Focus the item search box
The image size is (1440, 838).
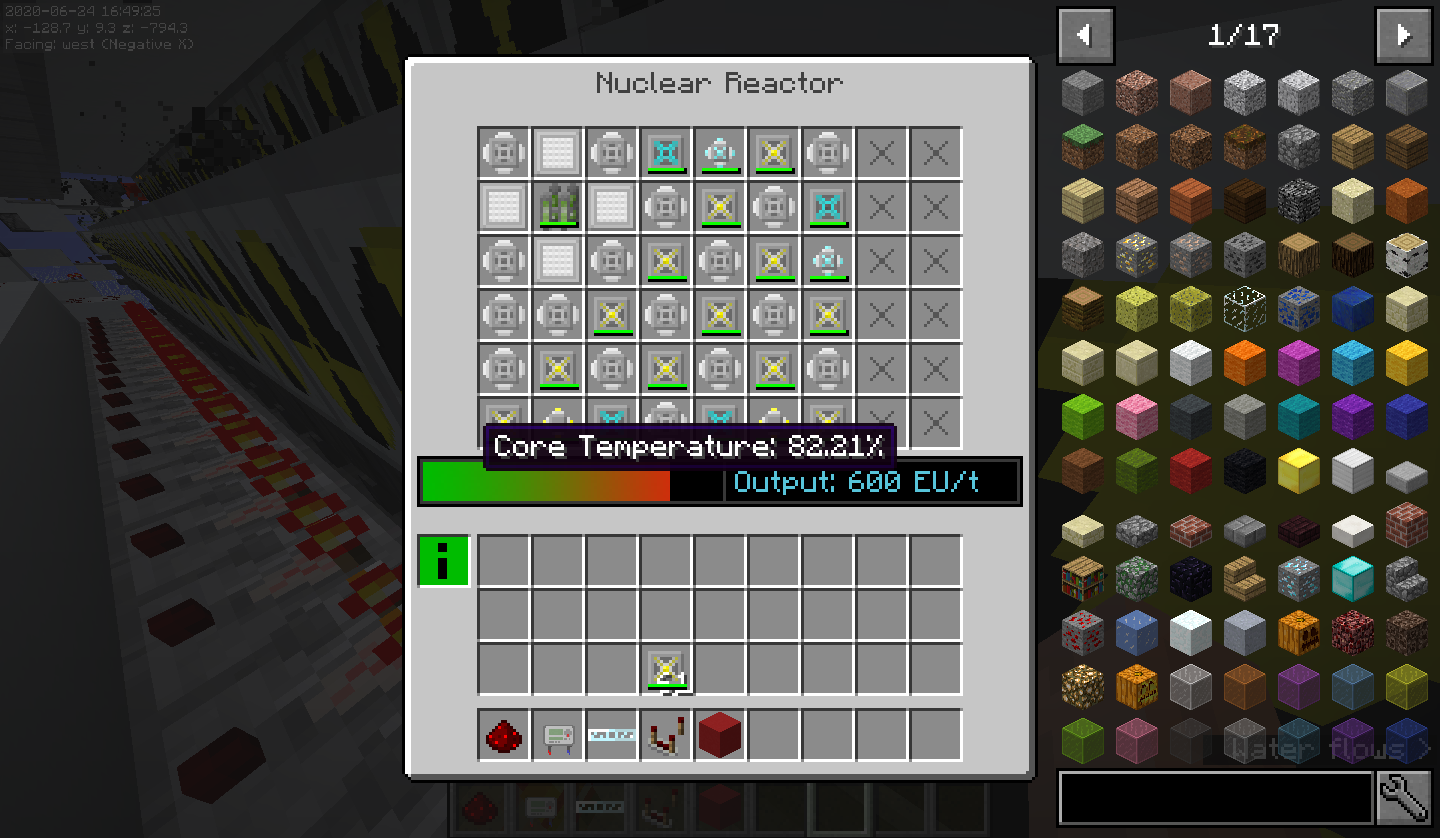point(1215,797)
